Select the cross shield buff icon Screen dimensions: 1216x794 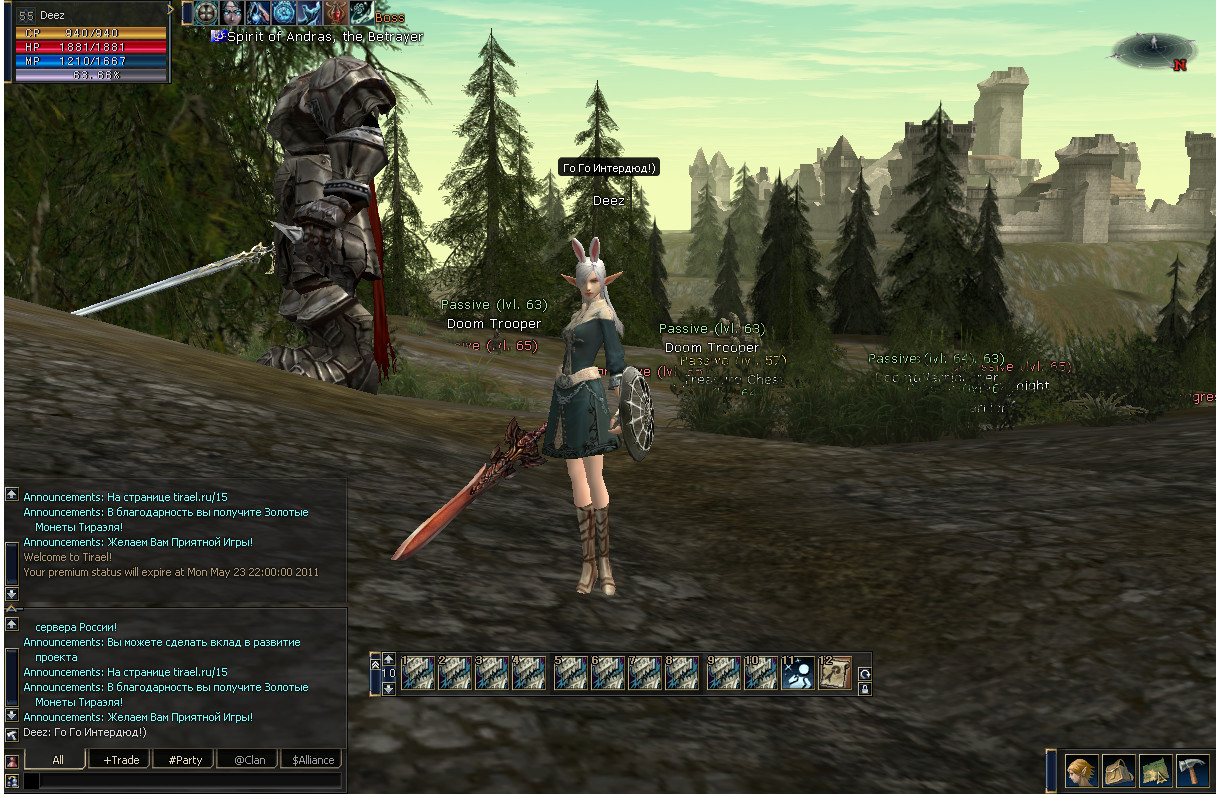pyautogui.click(x=207, y=13)
